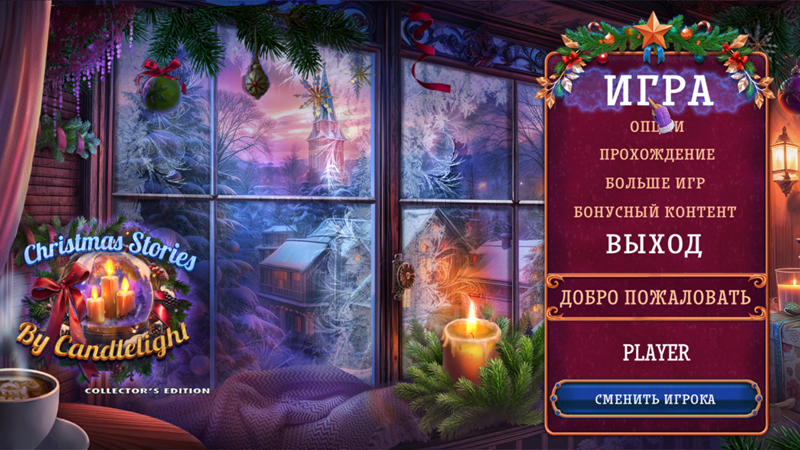This screenshot has width=800, height=450.
Task: Choose ВЫХОД to quit the game
Action: [656, 244]
